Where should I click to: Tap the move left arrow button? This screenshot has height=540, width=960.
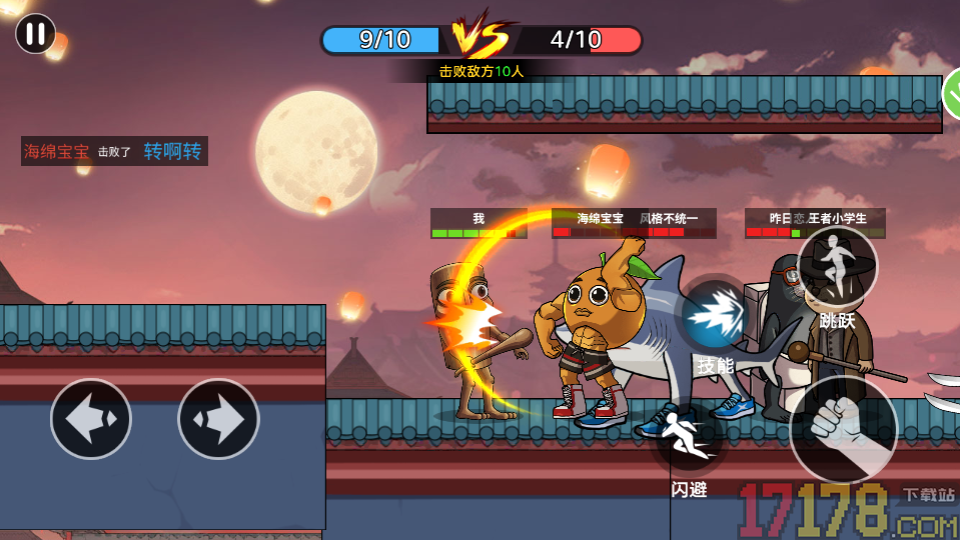[91, 419]
